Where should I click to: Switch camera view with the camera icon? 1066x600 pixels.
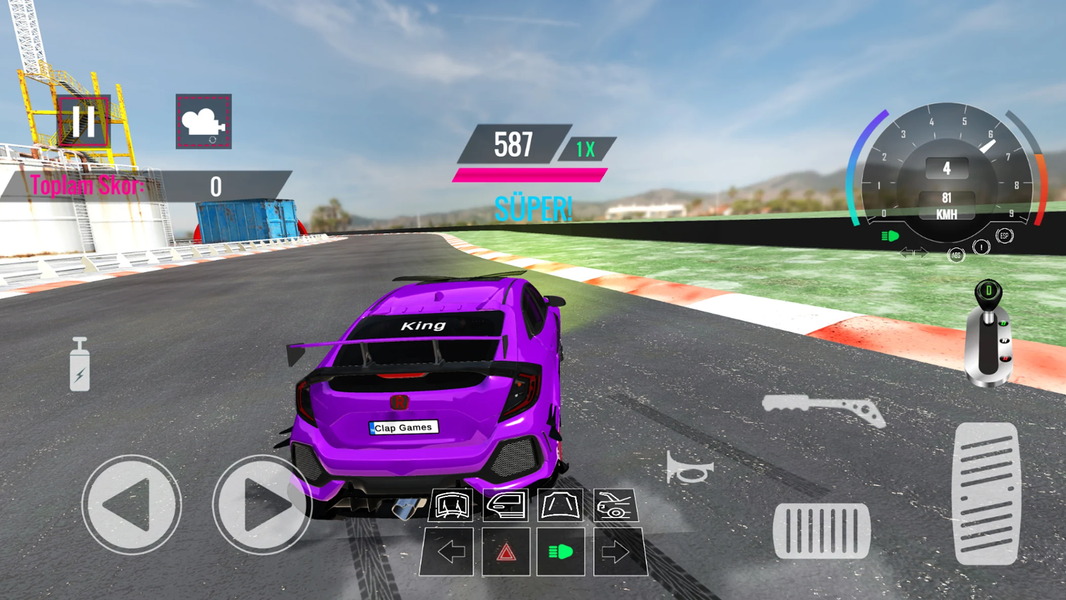coord(204,122)
